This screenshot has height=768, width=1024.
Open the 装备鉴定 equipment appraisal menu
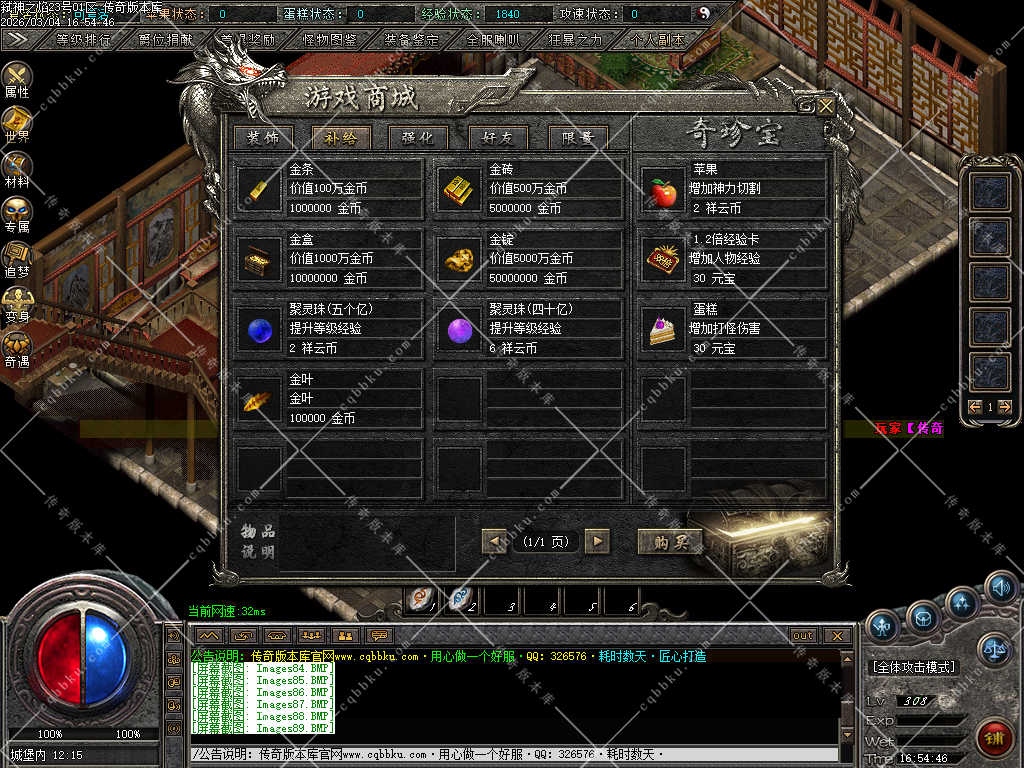point(411,40)
